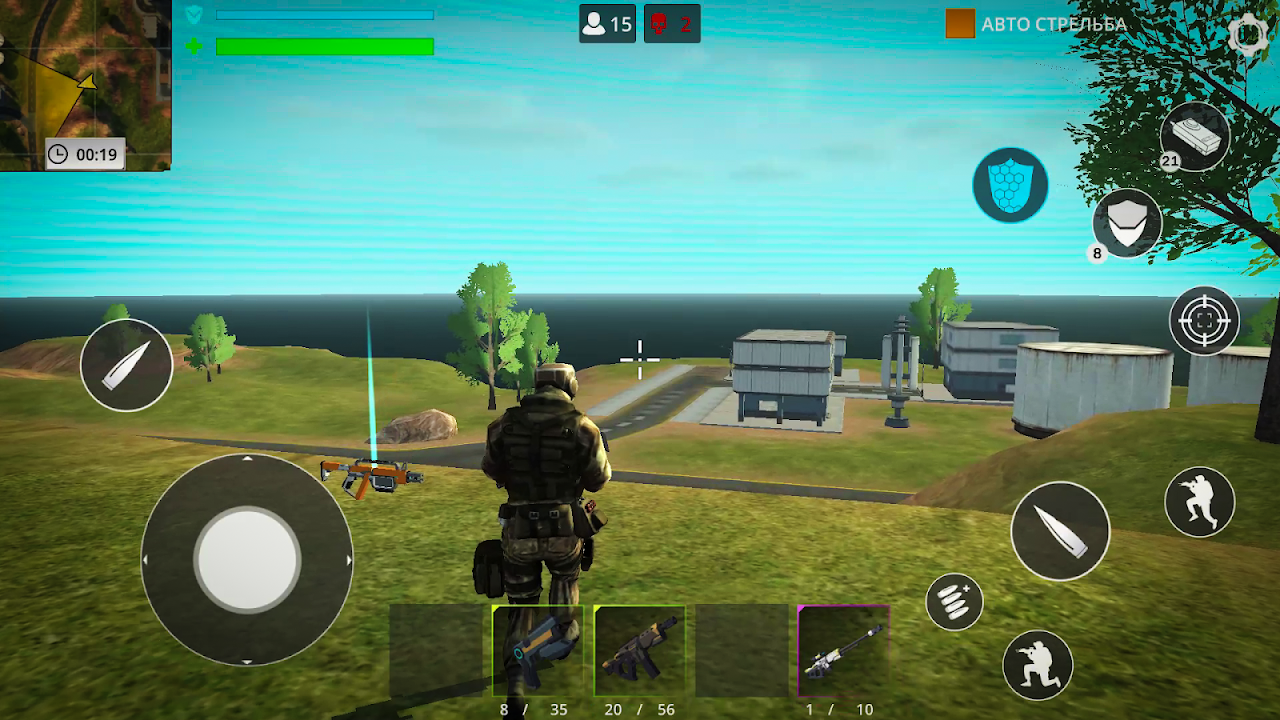Viewport: 1280px width, 720px height.
Task: Open the settings gear menu
Action: [x=1249, y=35]
